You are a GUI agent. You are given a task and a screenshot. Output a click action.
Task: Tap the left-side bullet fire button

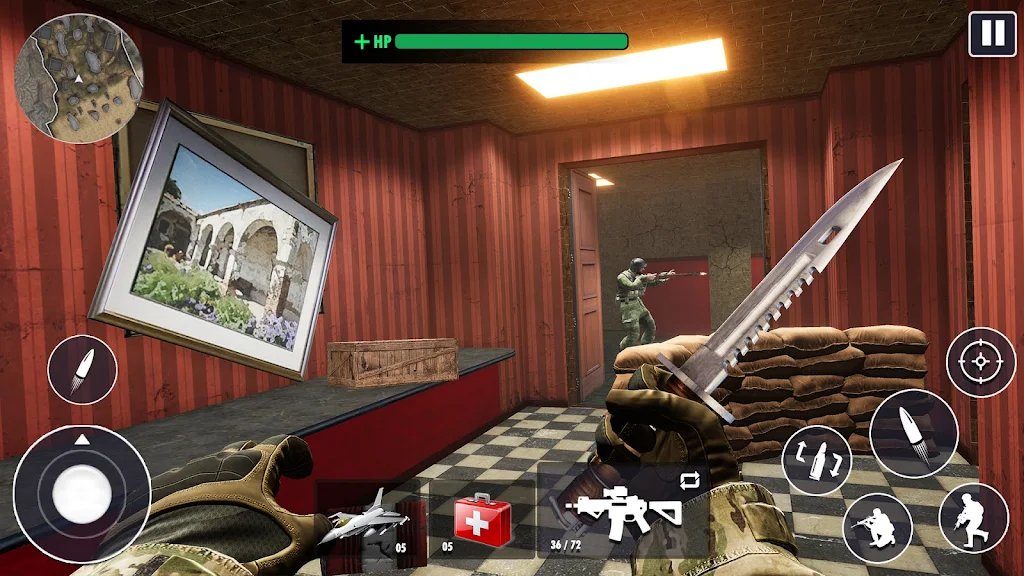coord(82,370)
